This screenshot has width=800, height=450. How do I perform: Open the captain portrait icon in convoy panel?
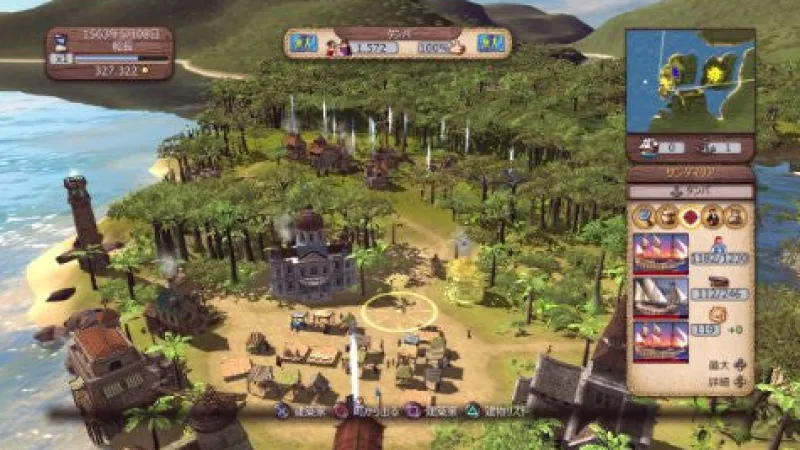click(x=712, y=215)
